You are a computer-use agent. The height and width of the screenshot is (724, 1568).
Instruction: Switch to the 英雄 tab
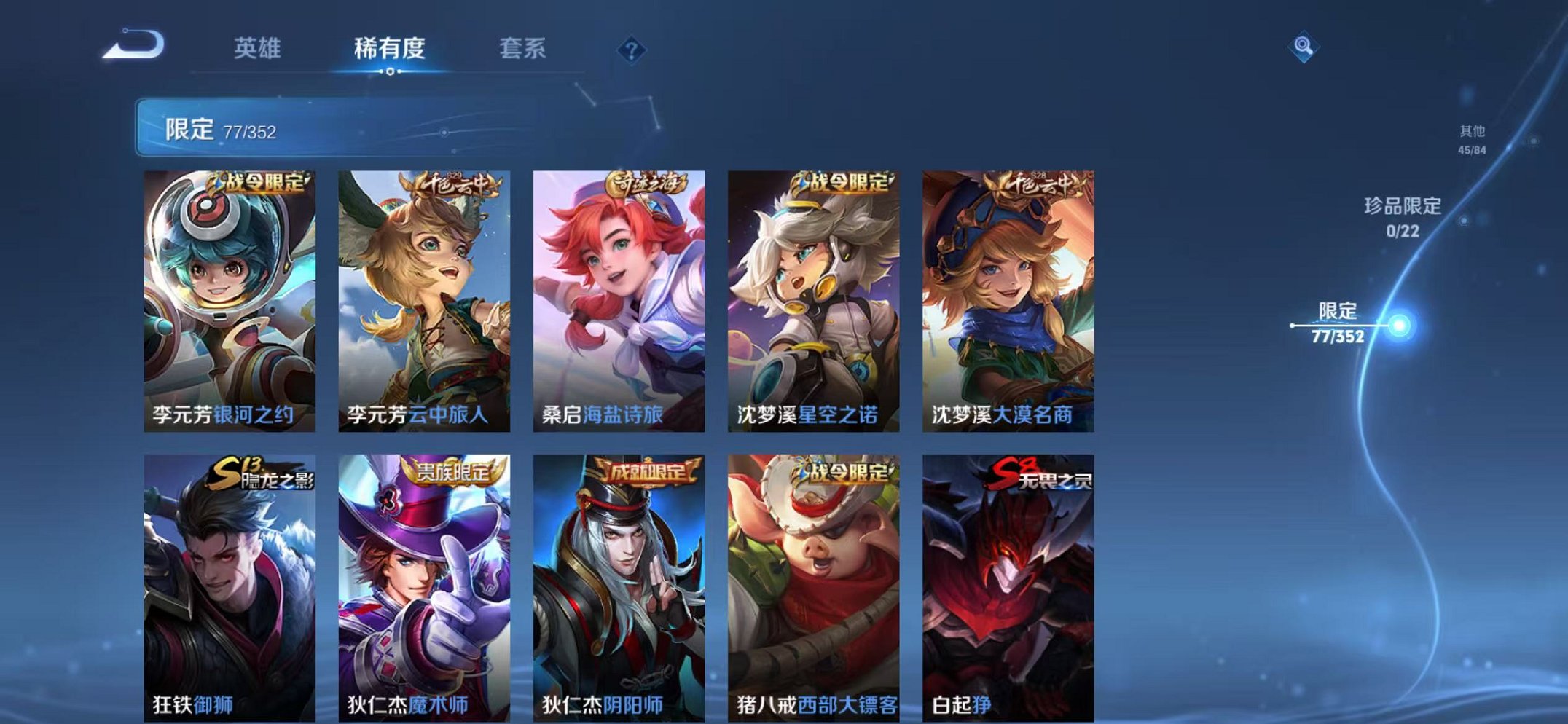[259, 47]
